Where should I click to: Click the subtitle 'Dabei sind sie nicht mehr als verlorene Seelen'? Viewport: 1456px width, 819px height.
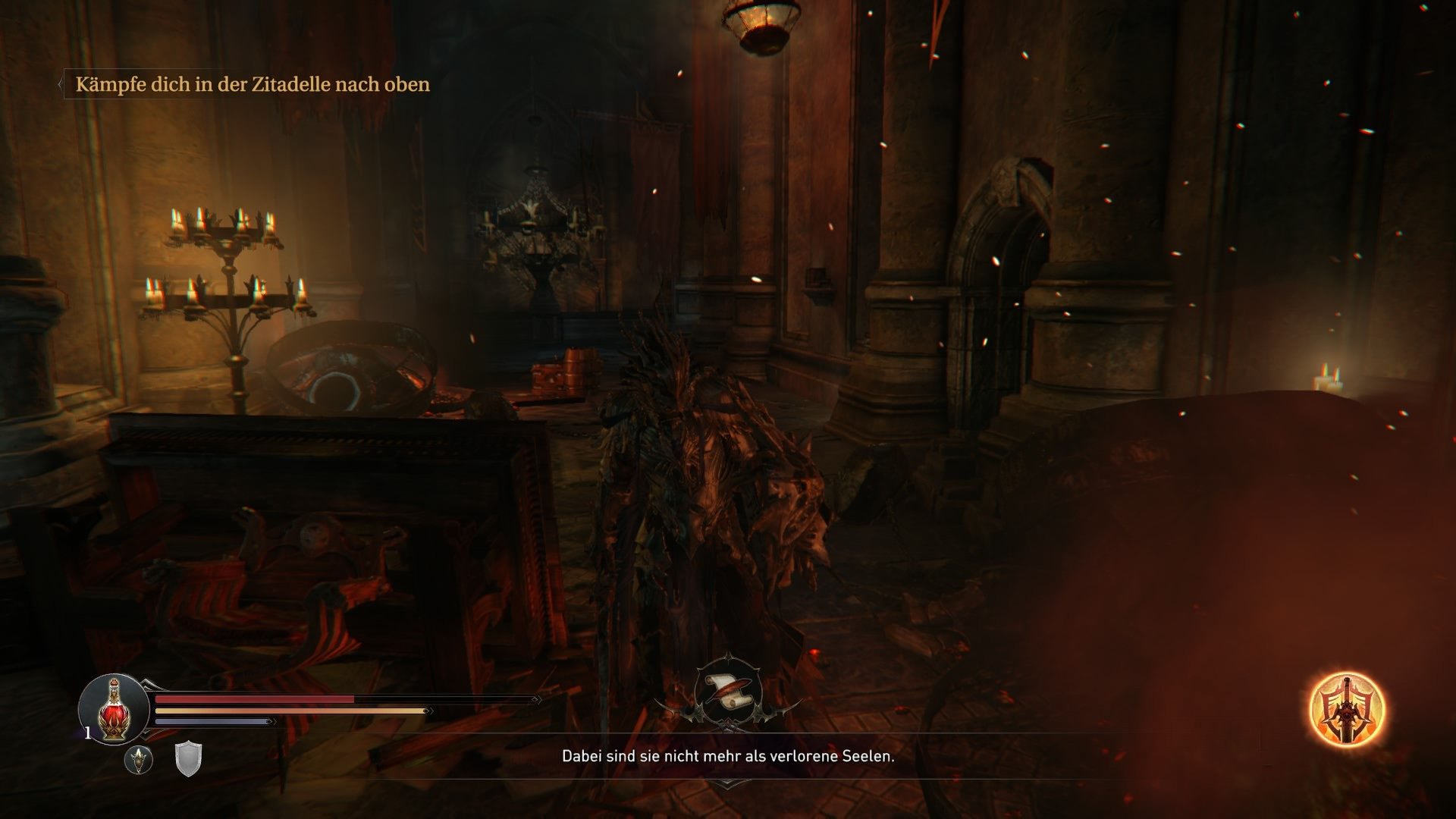[x=728, y=757]
